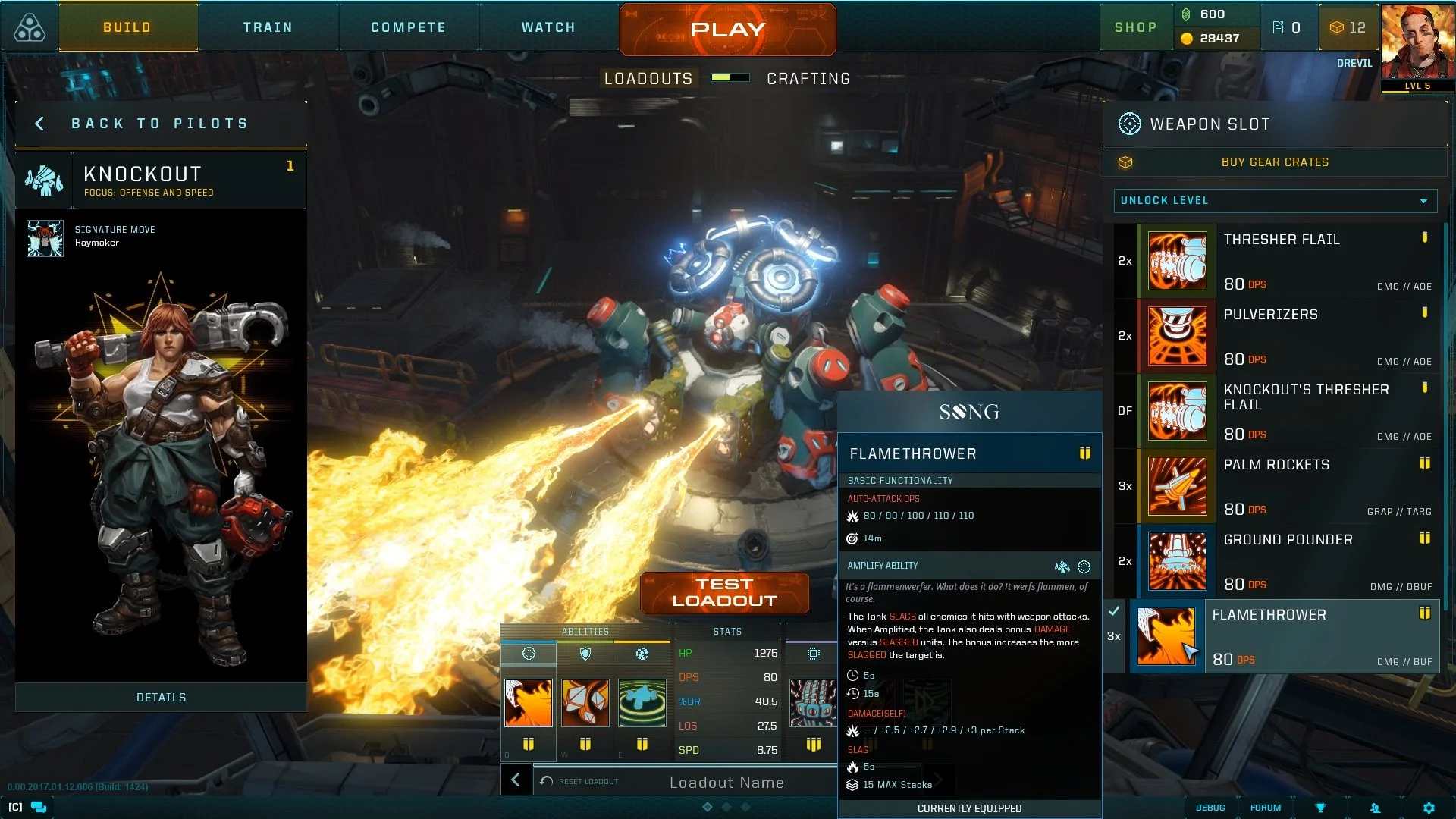The height and width of the screenshot is (819, 1456).
Task: Click the Loadout Name field
Action: tap(726, 783)
